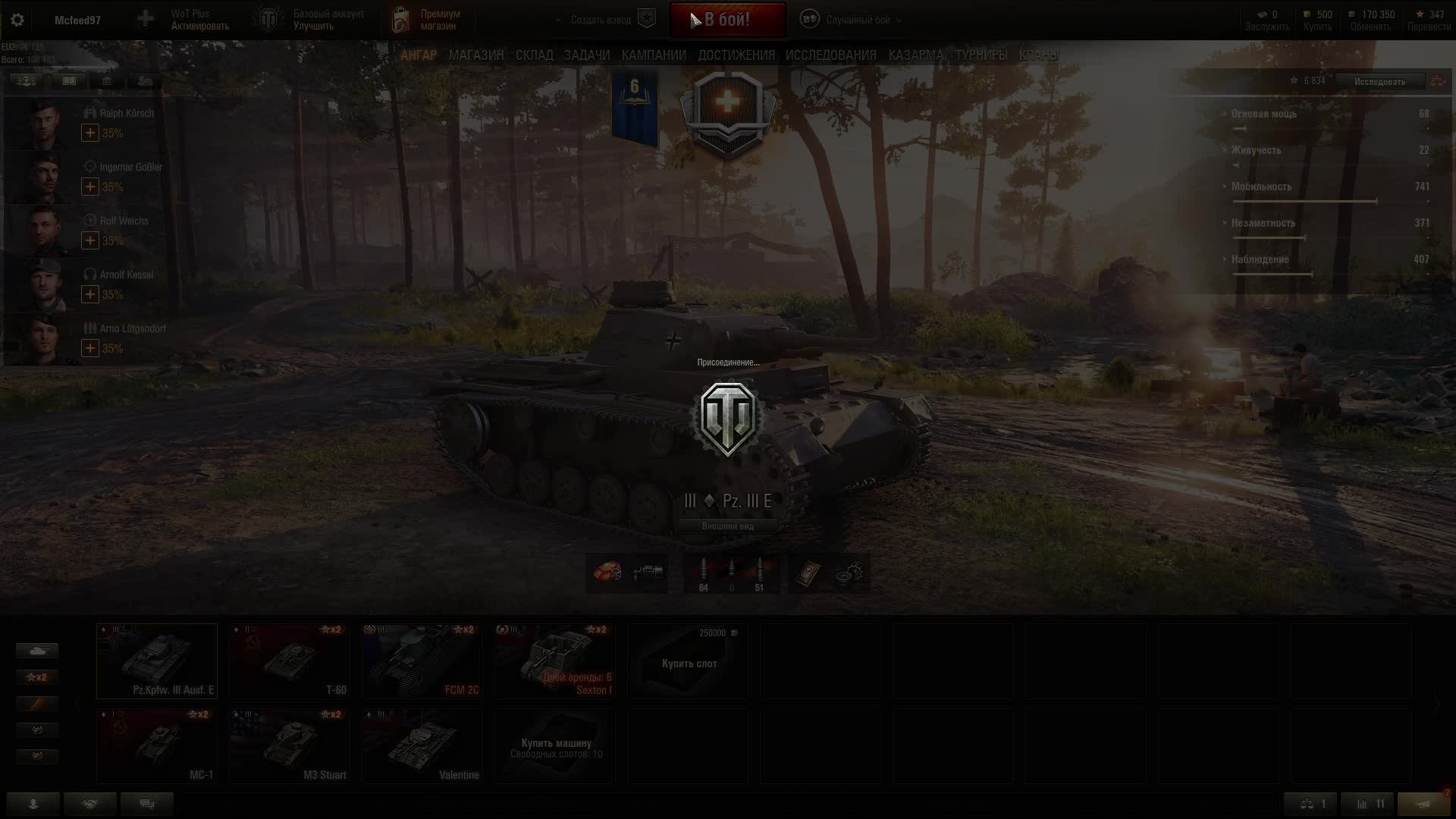Pick the M3 Stuart tank
Image resolution: width=1456 pixels, height=819 pixels.
[289, 745]
